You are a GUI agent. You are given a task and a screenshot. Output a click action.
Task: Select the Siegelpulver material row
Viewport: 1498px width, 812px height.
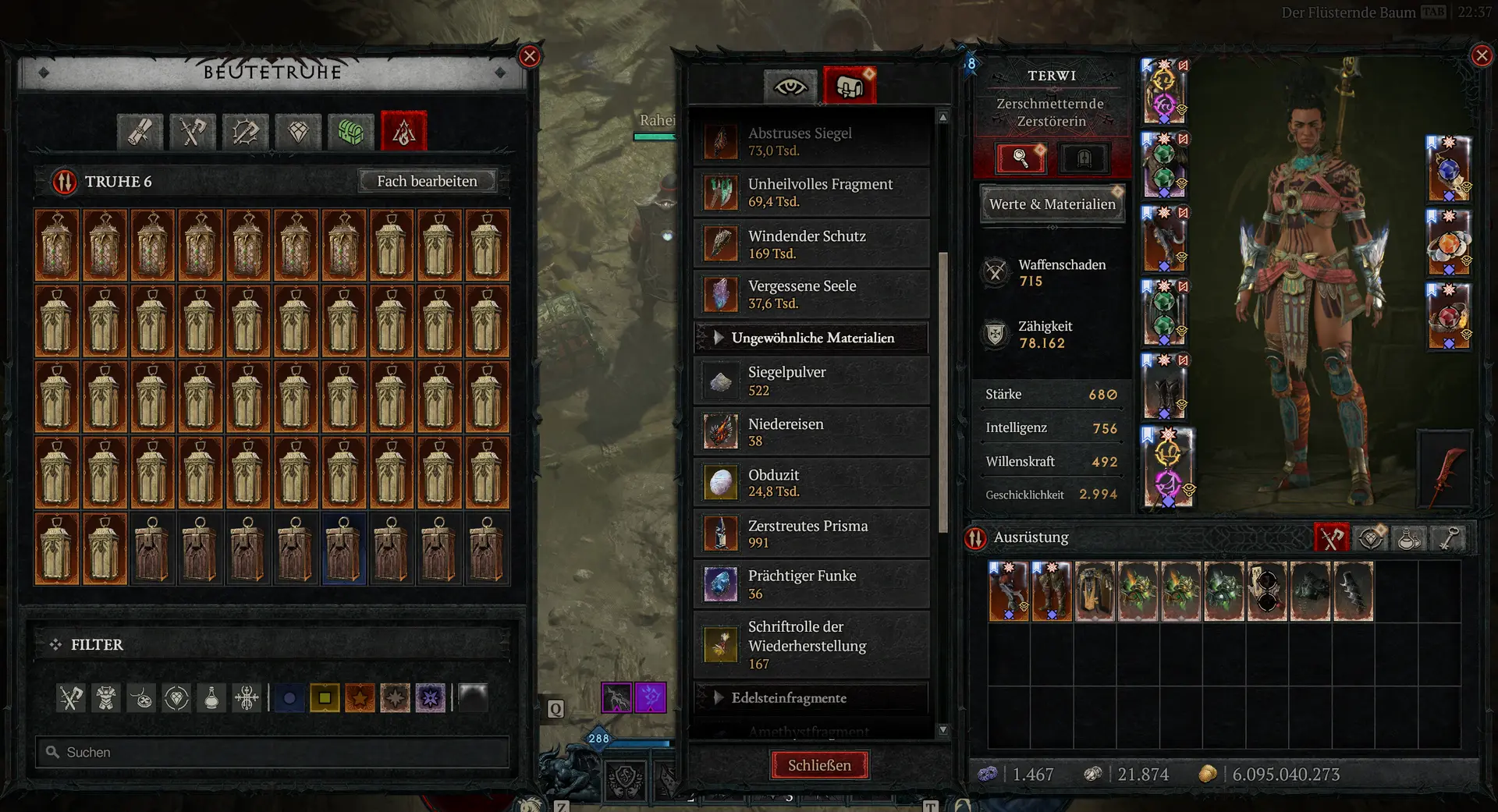[811, 381]
